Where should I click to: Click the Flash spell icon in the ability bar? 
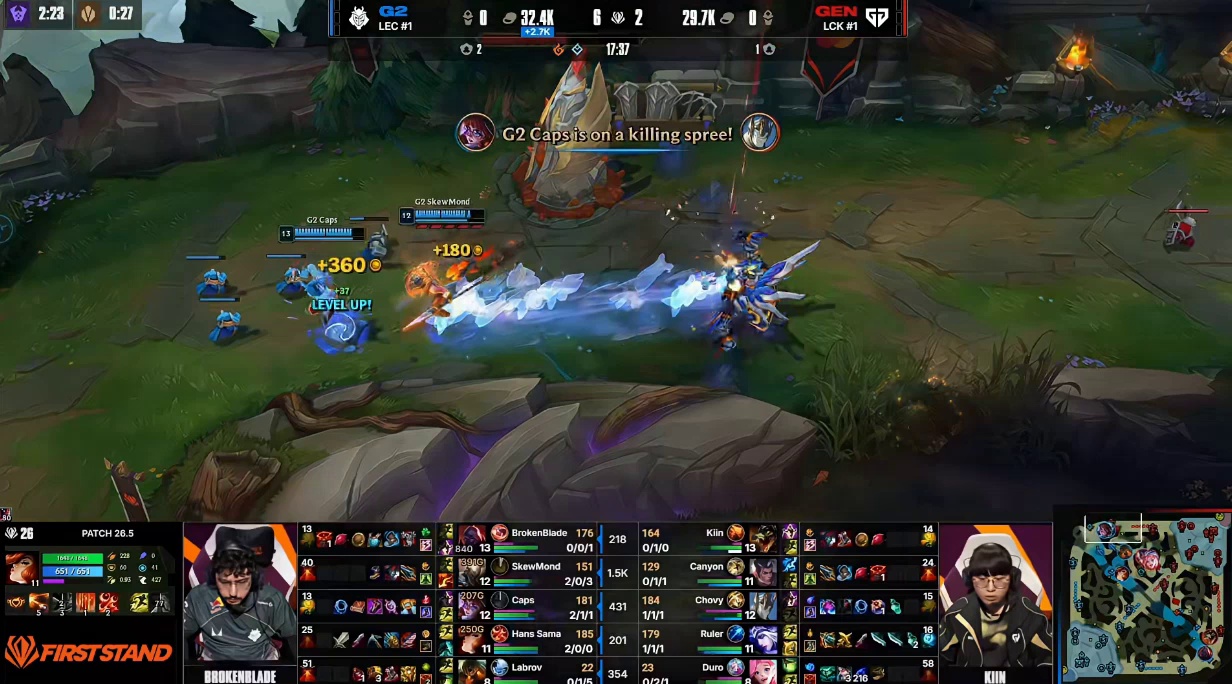coord(160,602)
